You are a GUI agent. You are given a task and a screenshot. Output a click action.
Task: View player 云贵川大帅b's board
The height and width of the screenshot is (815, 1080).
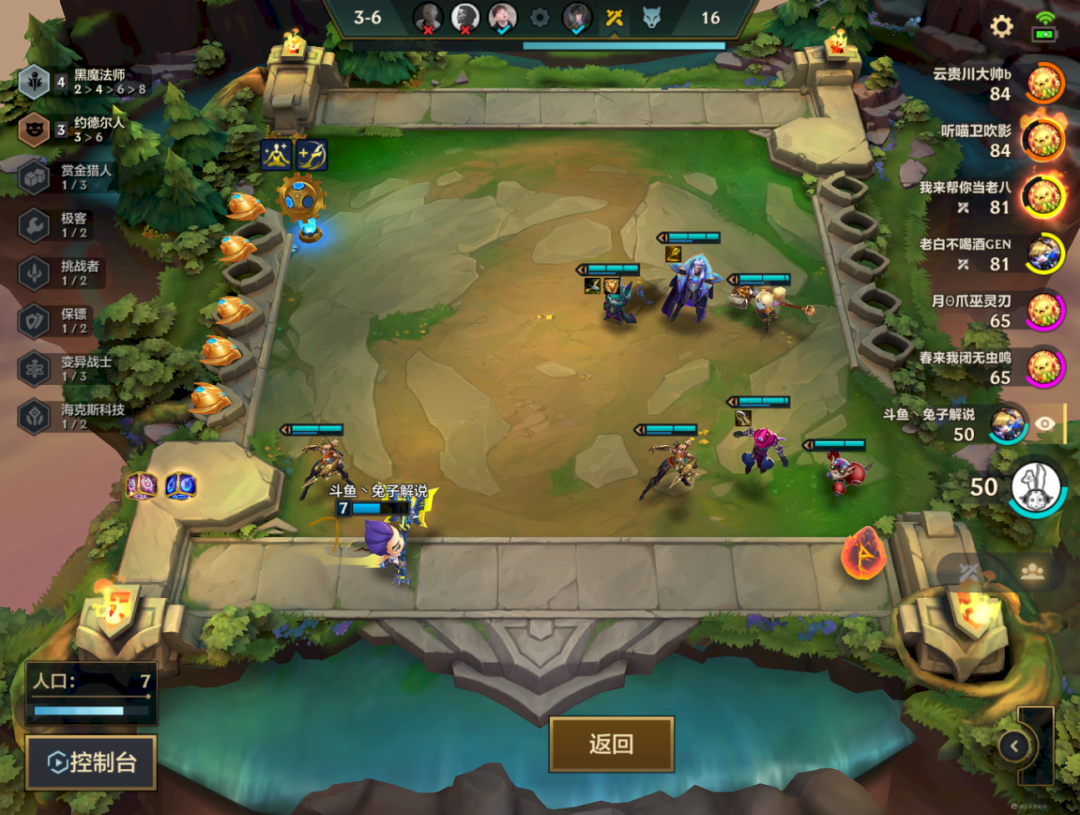pyautogui.click(x=1043, y=83)
